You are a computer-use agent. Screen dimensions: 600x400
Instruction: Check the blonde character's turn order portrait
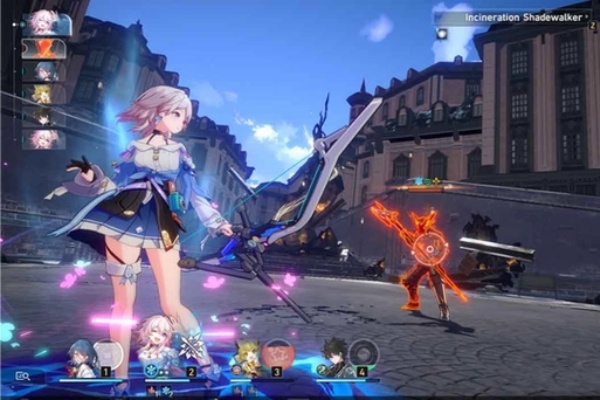tap(43, 94)
